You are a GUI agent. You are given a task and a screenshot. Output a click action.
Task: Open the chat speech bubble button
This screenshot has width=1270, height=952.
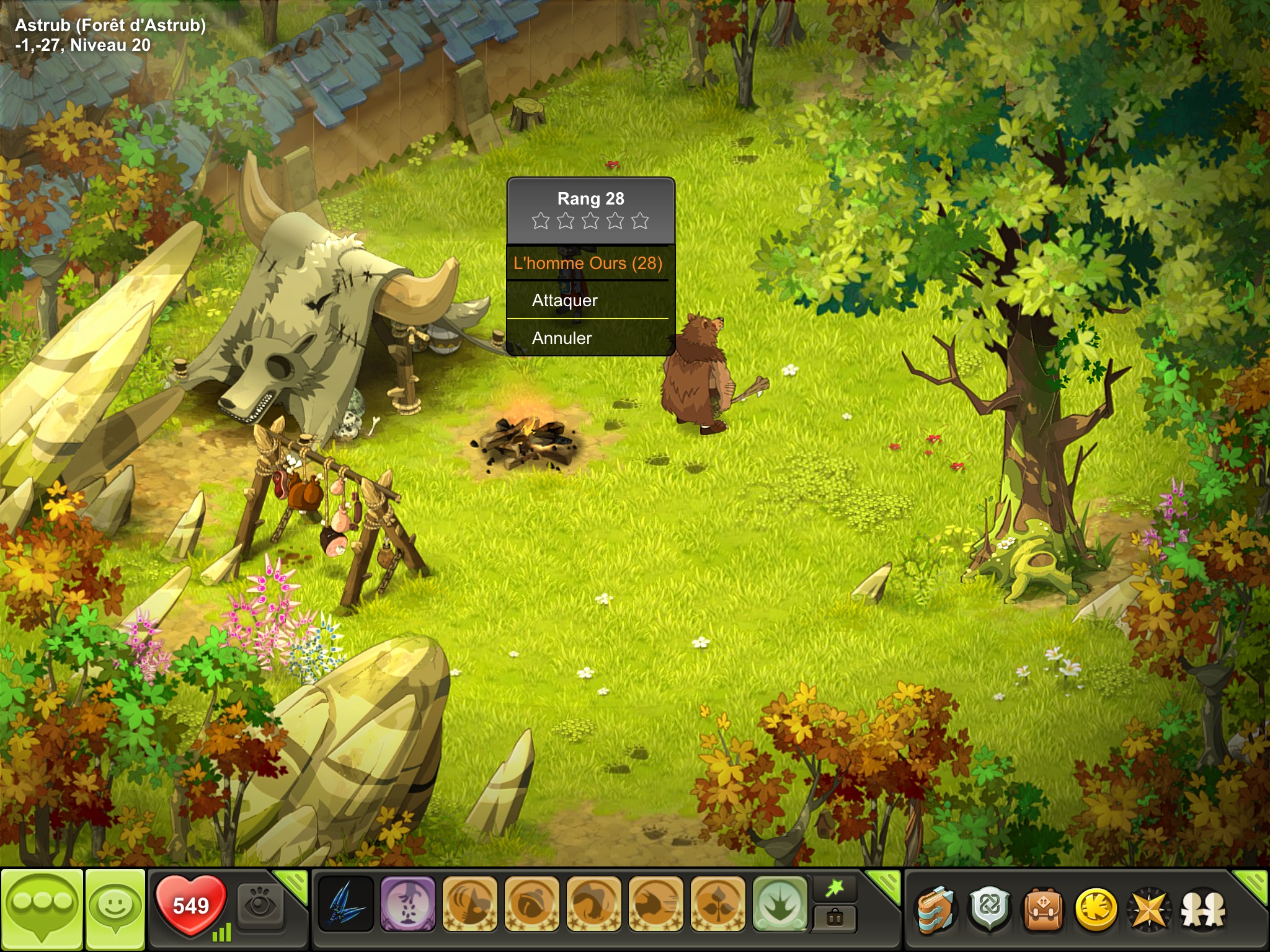click(42, 909)
